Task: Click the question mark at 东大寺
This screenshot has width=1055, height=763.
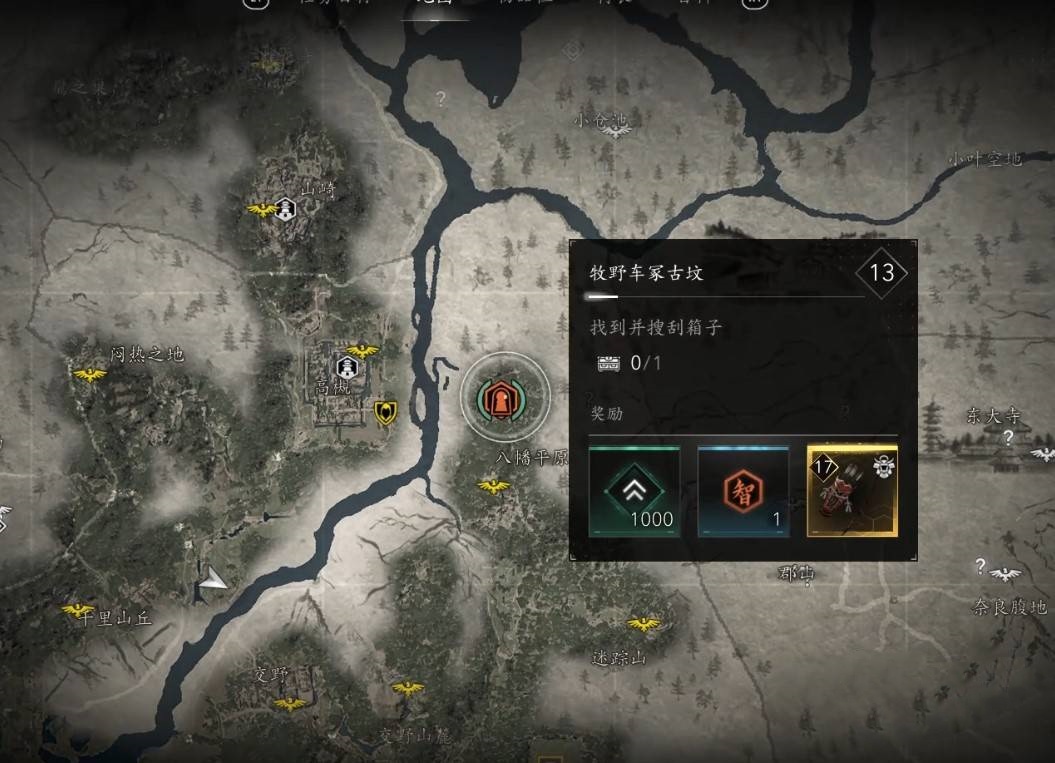Action: (x=1009, y=437)
